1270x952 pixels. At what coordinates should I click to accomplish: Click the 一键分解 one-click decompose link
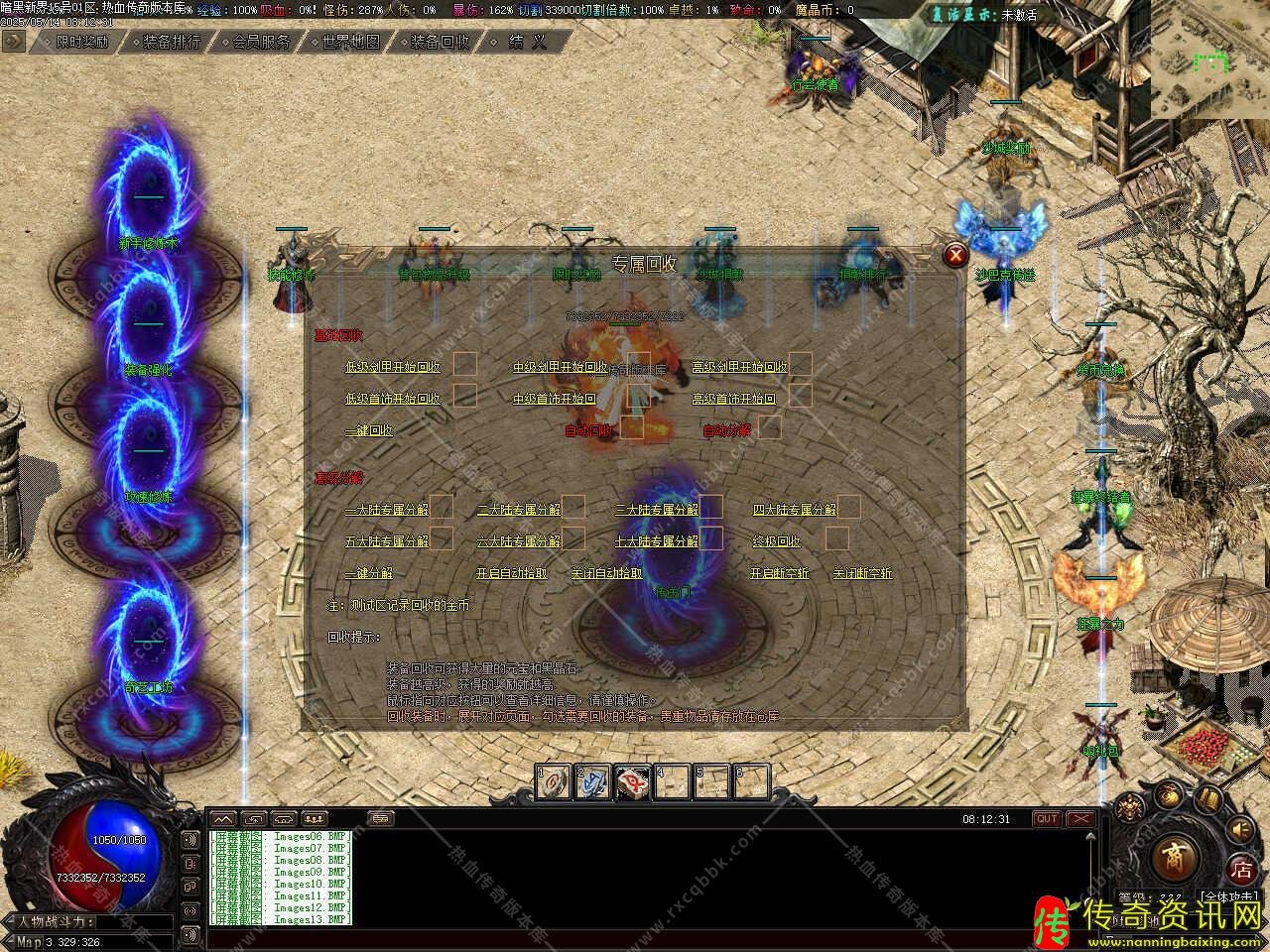[368, 573]
